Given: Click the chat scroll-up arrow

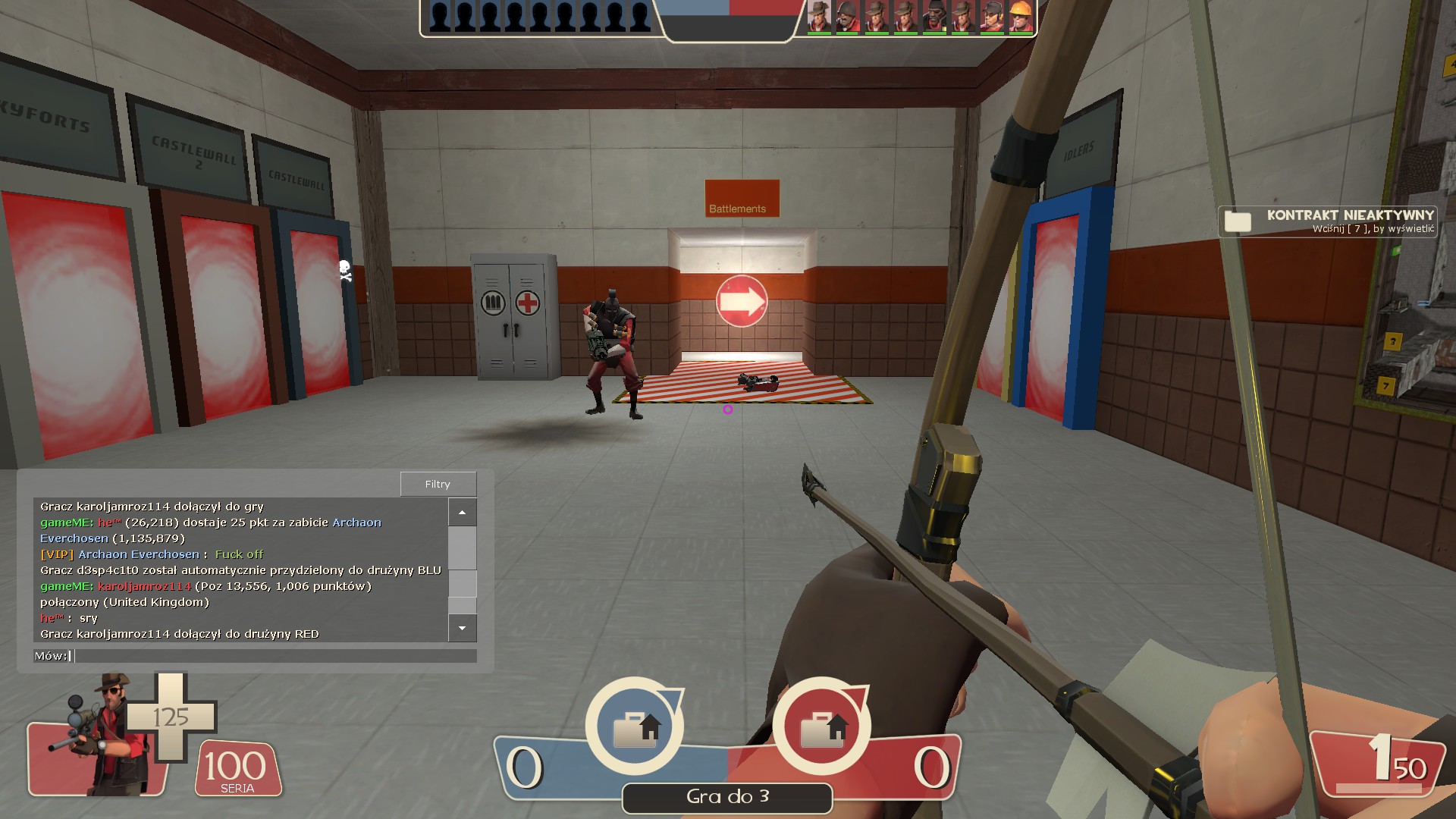Looking at the screenshot, I should [462, 513].
